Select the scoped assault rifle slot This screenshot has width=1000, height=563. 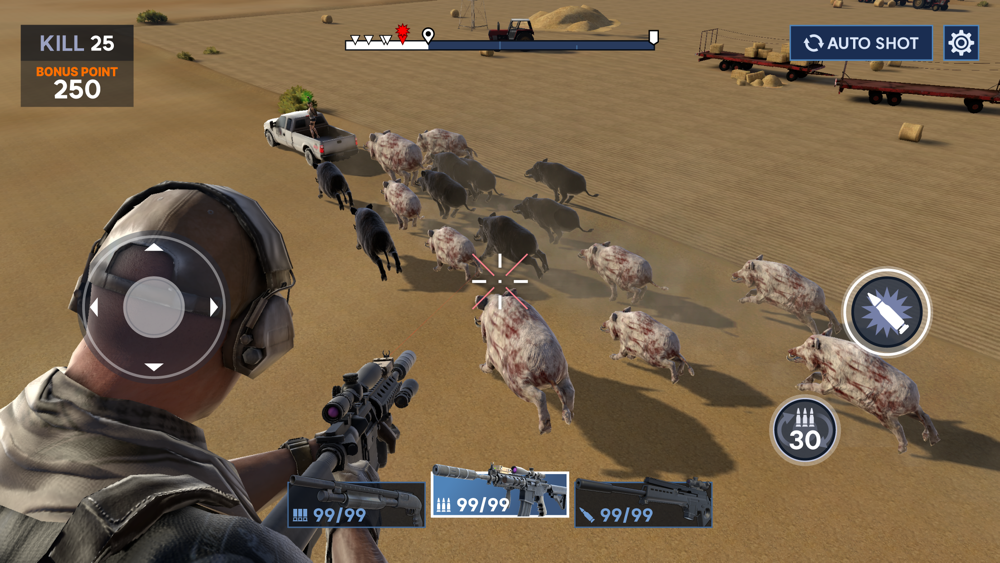click(x=500, y=494)
